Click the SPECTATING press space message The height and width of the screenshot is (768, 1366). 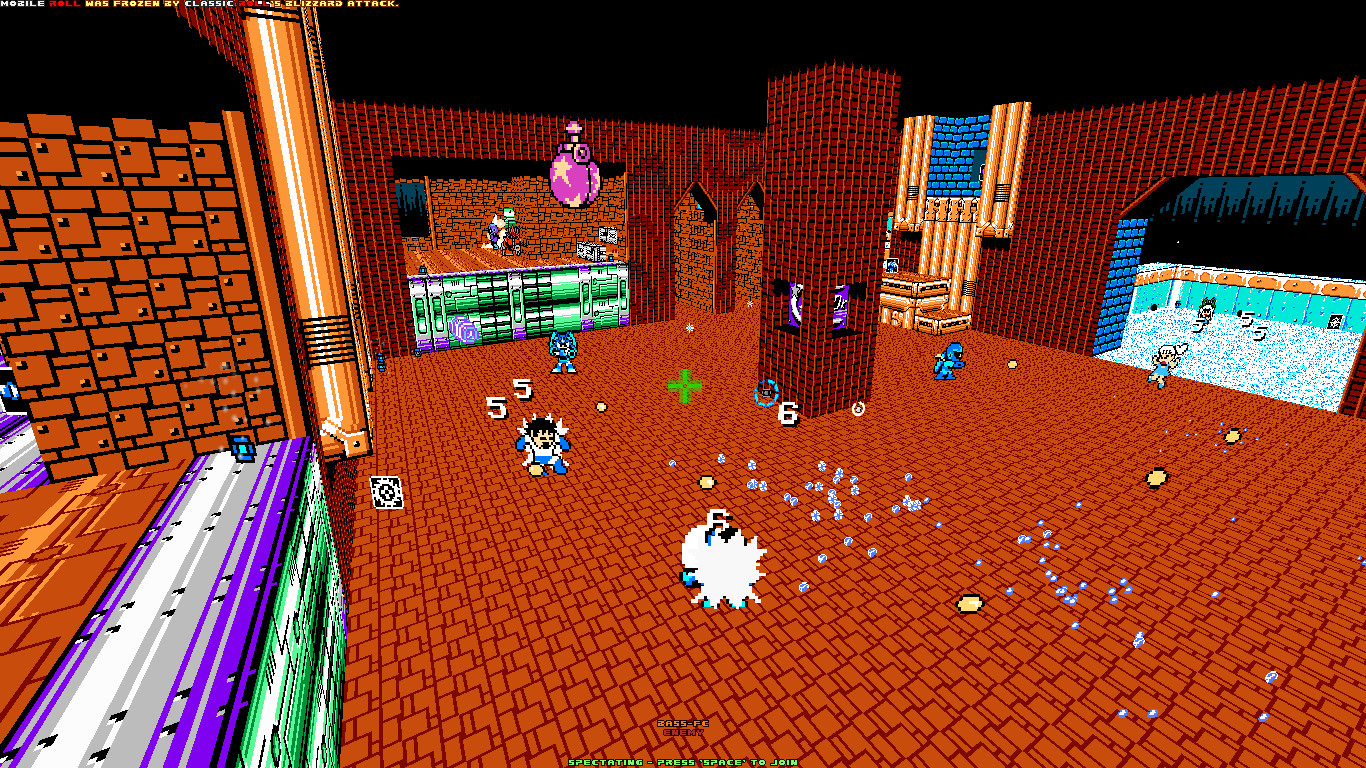pos(683,761)
